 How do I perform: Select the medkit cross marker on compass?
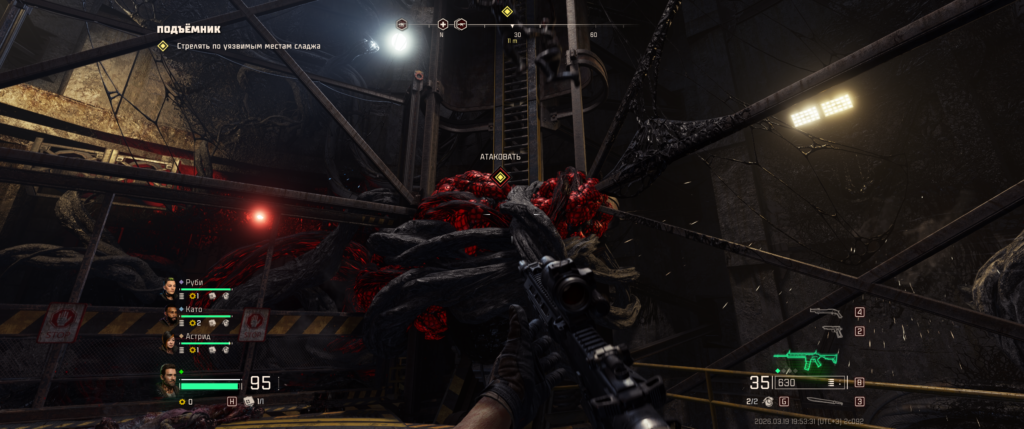(443, 23)
